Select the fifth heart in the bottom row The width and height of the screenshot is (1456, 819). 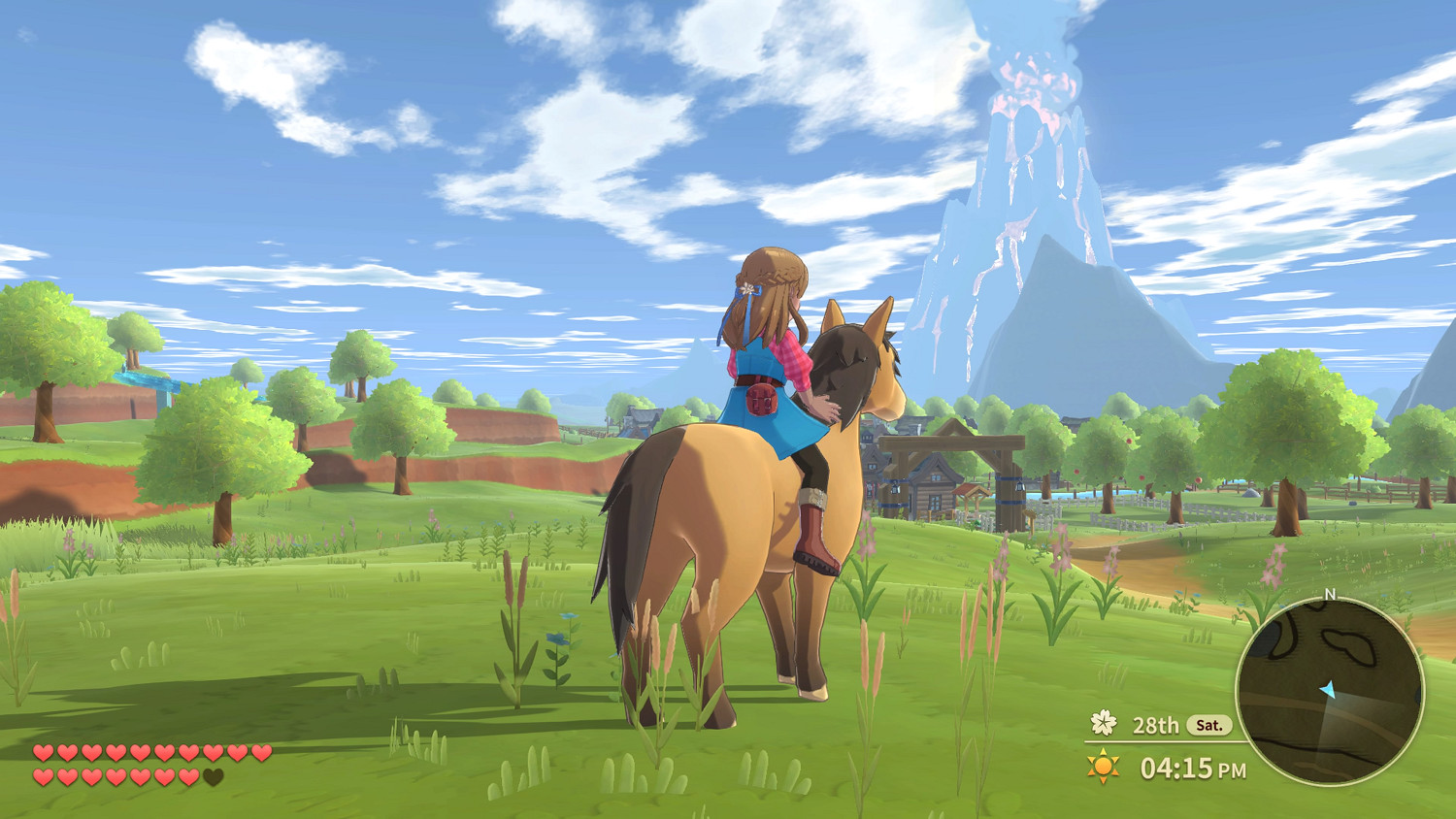pos(140,777)
